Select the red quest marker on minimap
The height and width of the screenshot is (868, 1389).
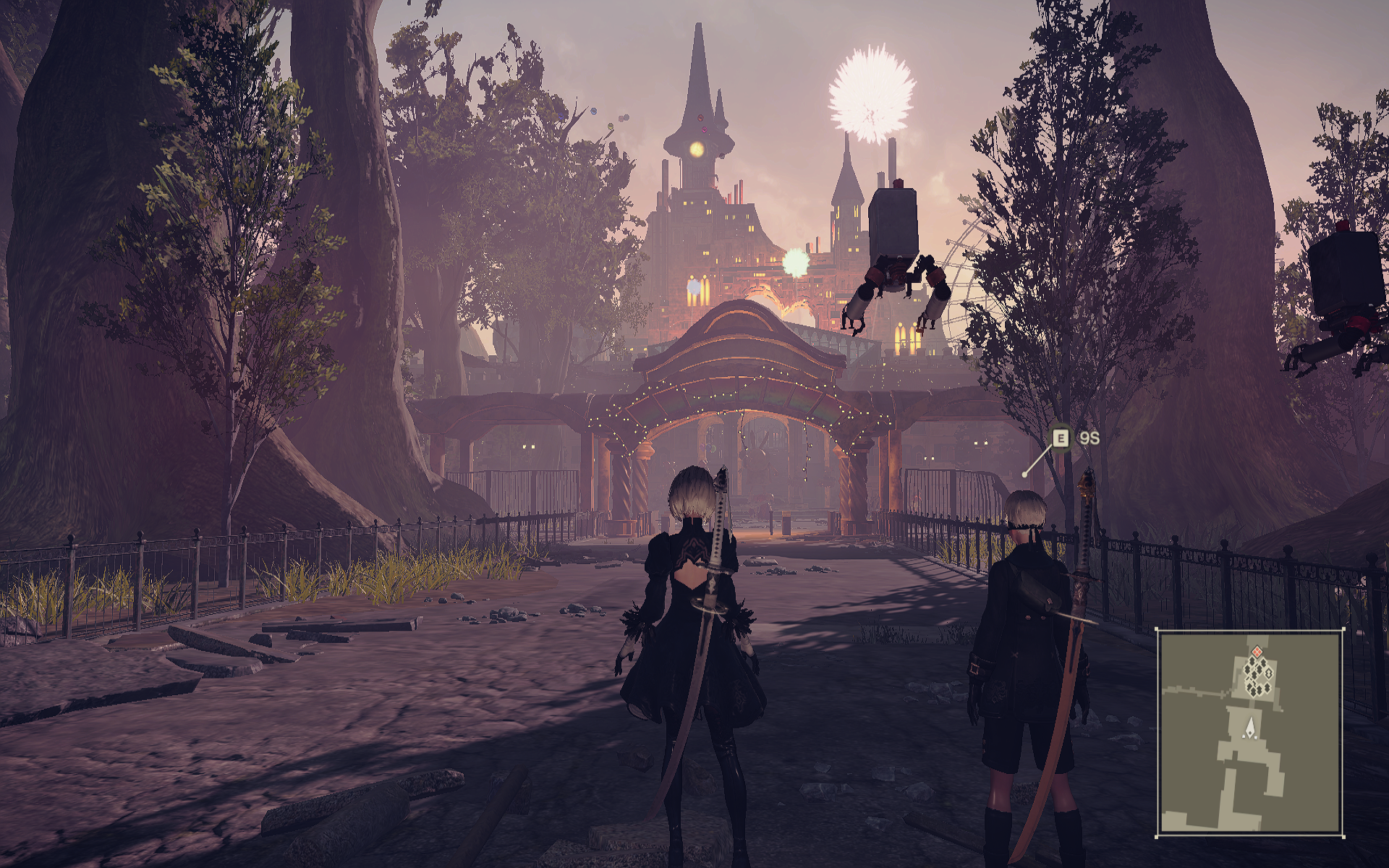[x=1257, y=652]
